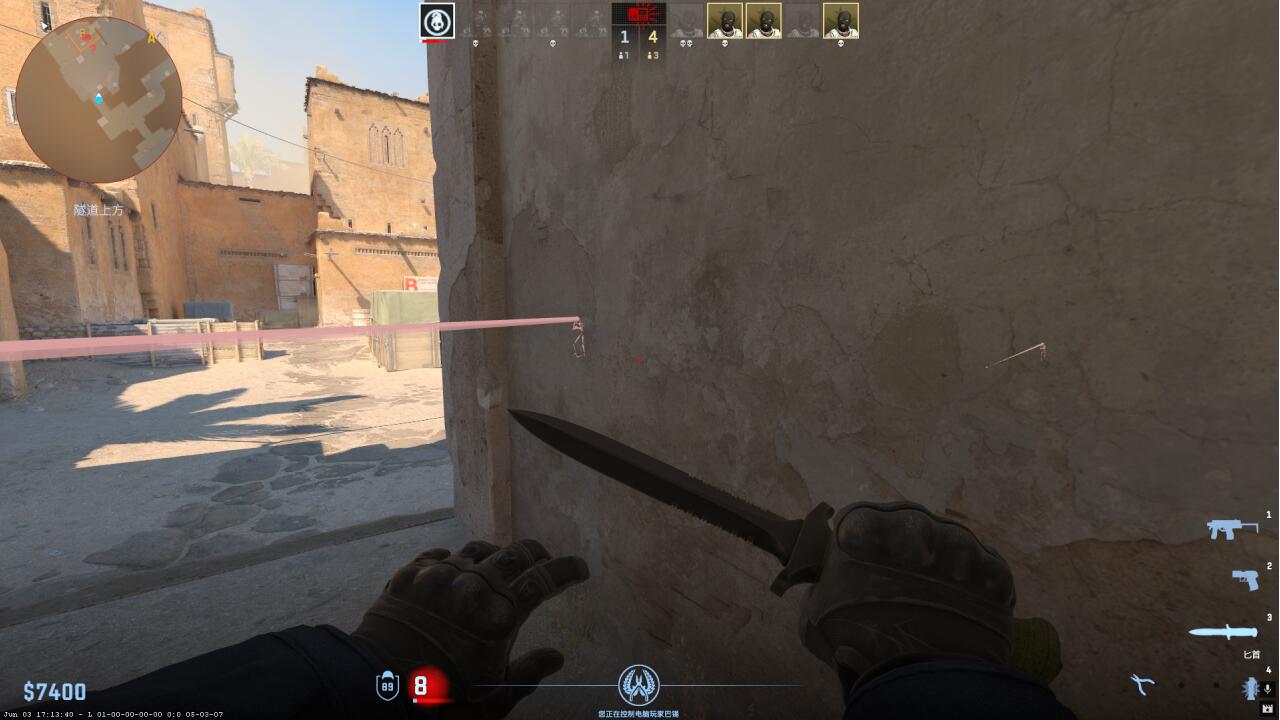Select the rightmost terrorist player portrait
1280x720 pixels.
(843, 21)
